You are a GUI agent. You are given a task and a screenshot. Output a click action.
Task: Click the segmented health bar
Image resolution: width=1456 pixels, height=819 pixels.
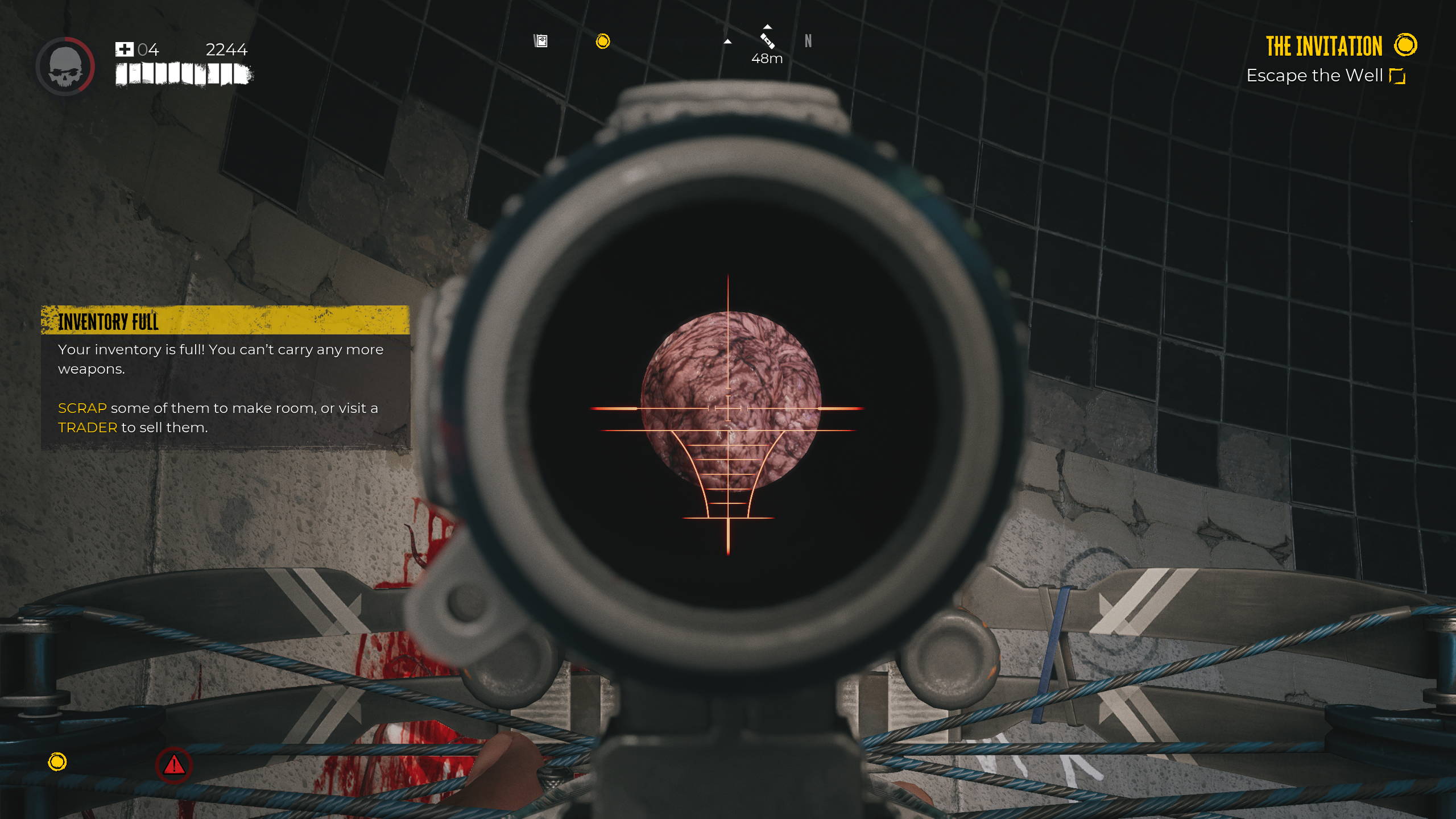(x=182, y=73)
